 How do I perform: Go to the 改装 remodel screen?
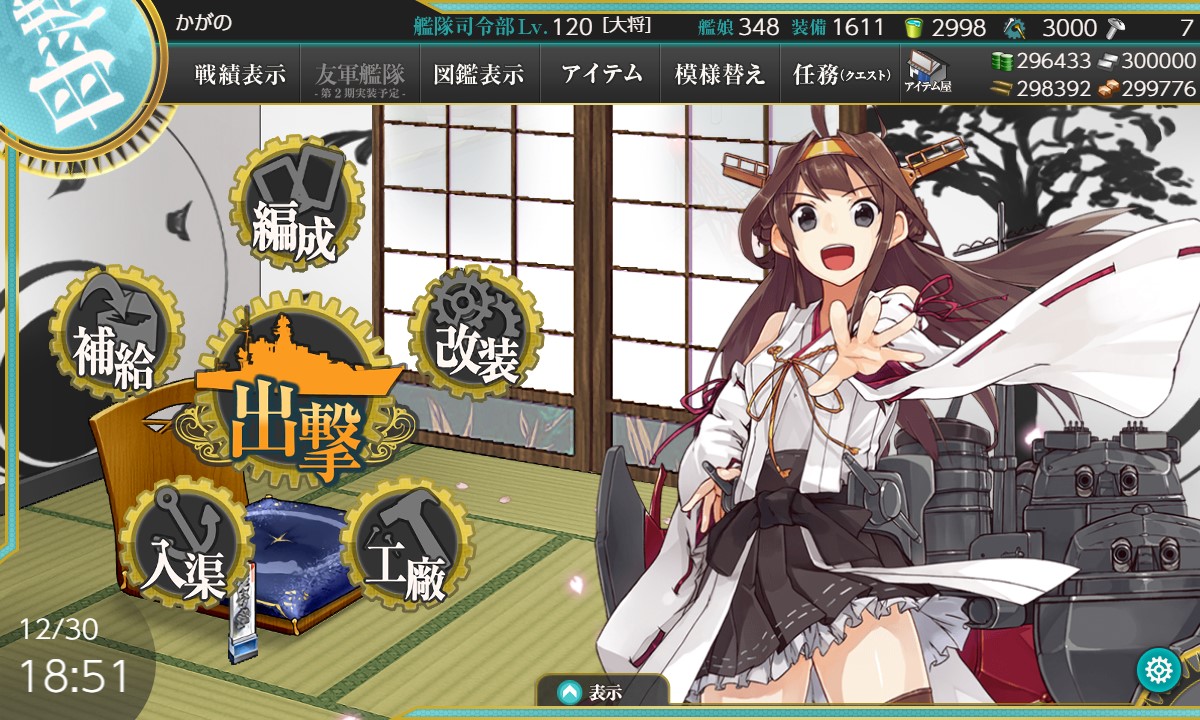pos(476,333)
